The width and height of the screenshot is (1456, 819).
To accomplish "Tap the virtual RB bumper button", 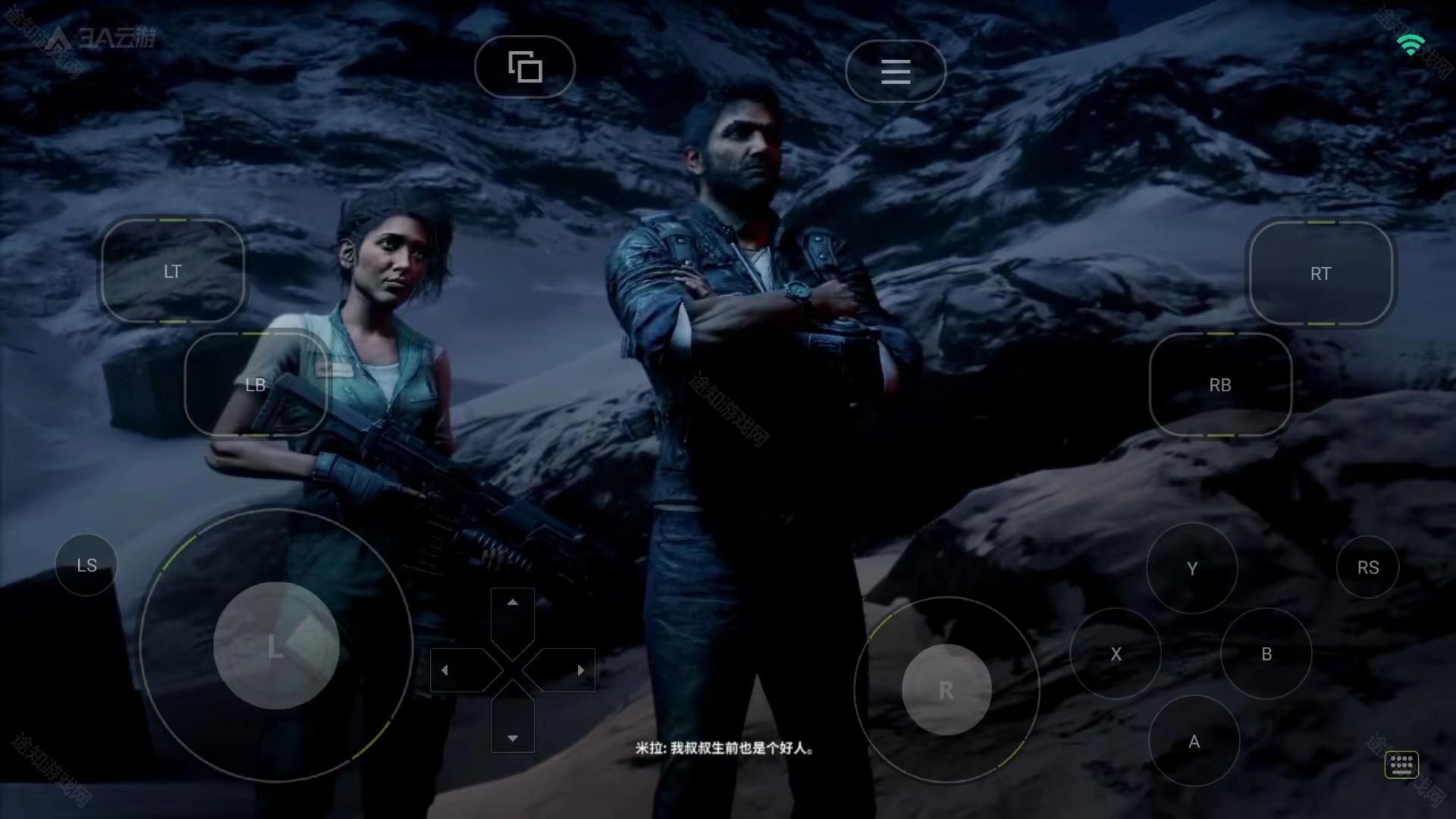I will click(x=1220, y=385).
